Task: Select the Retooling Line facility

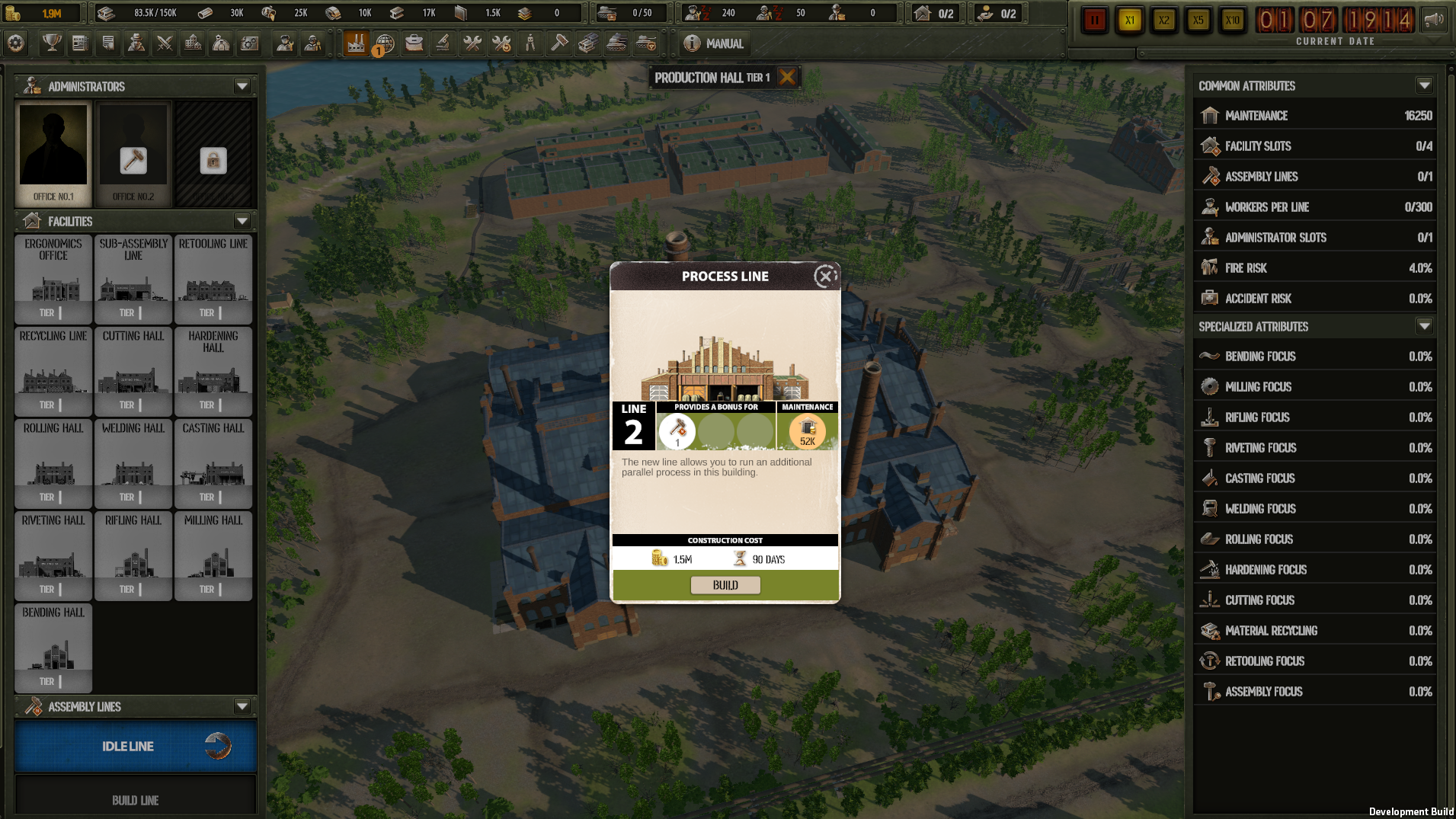Action: pos(213,279)
